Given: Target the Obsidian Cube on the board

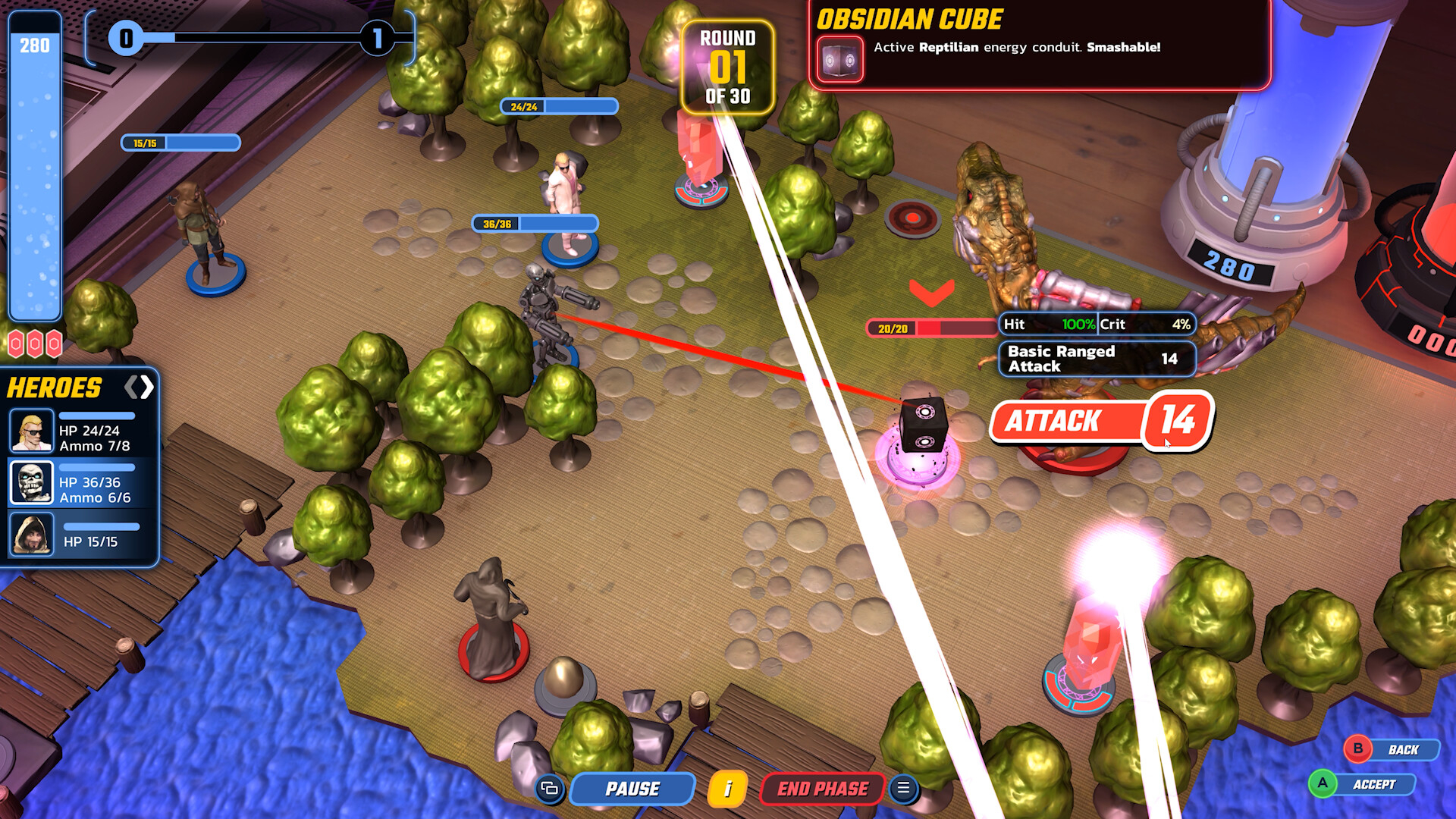Looking at the screenshot, I should click(x=922, y=426).
